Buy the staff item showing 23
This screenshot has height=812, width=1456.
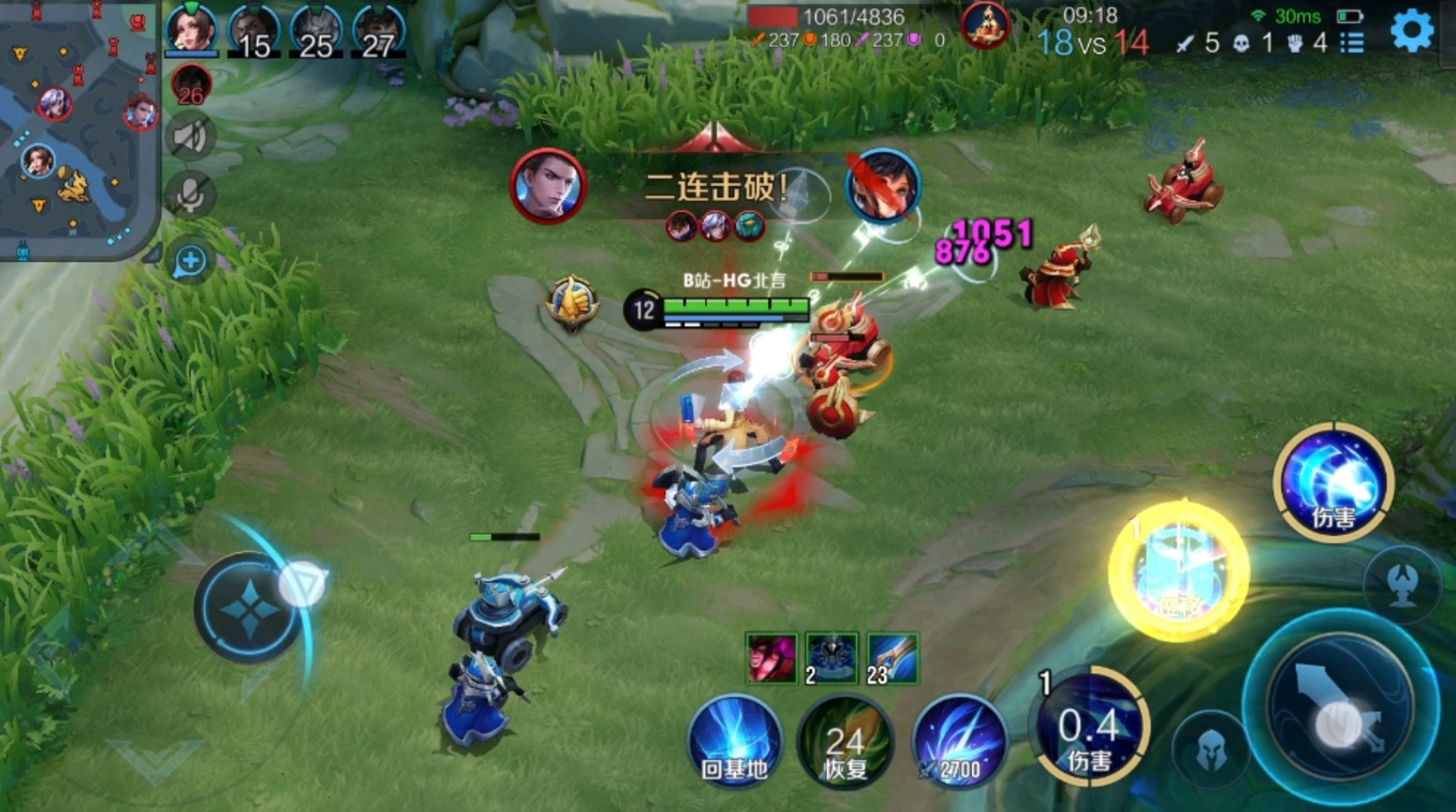point(892,658)
